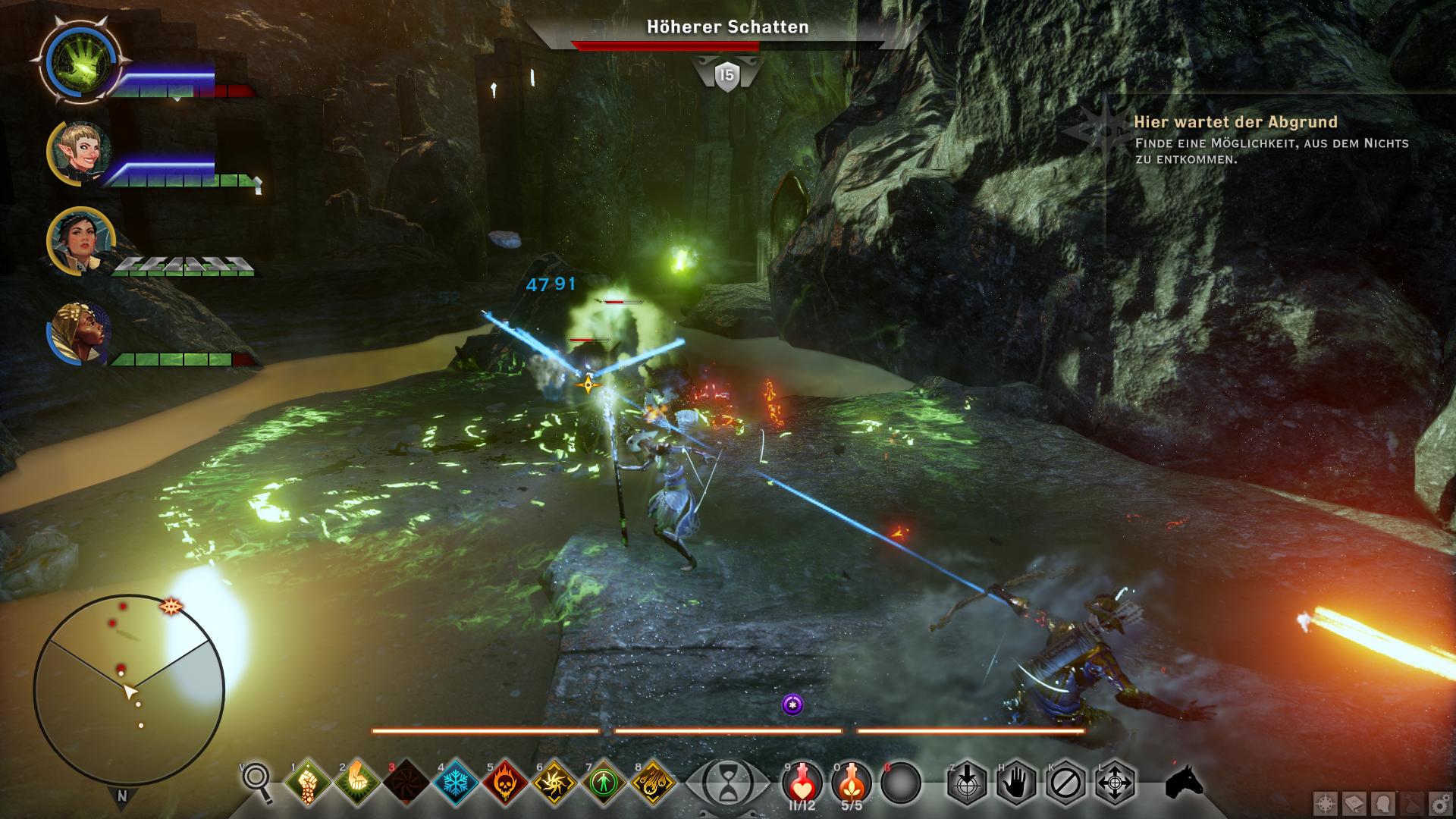The height and width of the screenshot is (819, 1456).
Task: Click the magnifying glass search icon
Action: [x=258, y=781]
